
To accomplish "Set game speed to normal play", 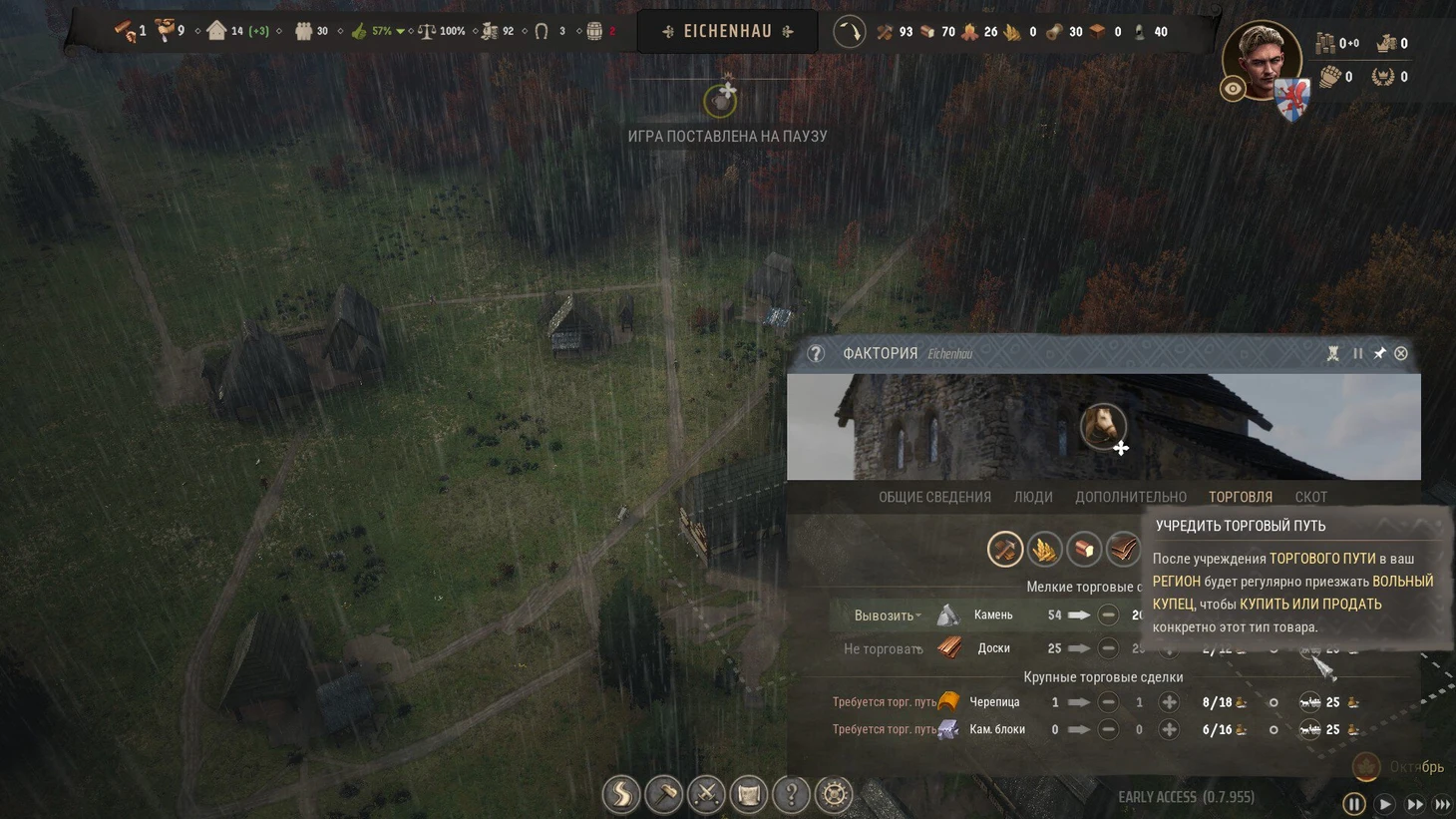I will (1384, 804).
